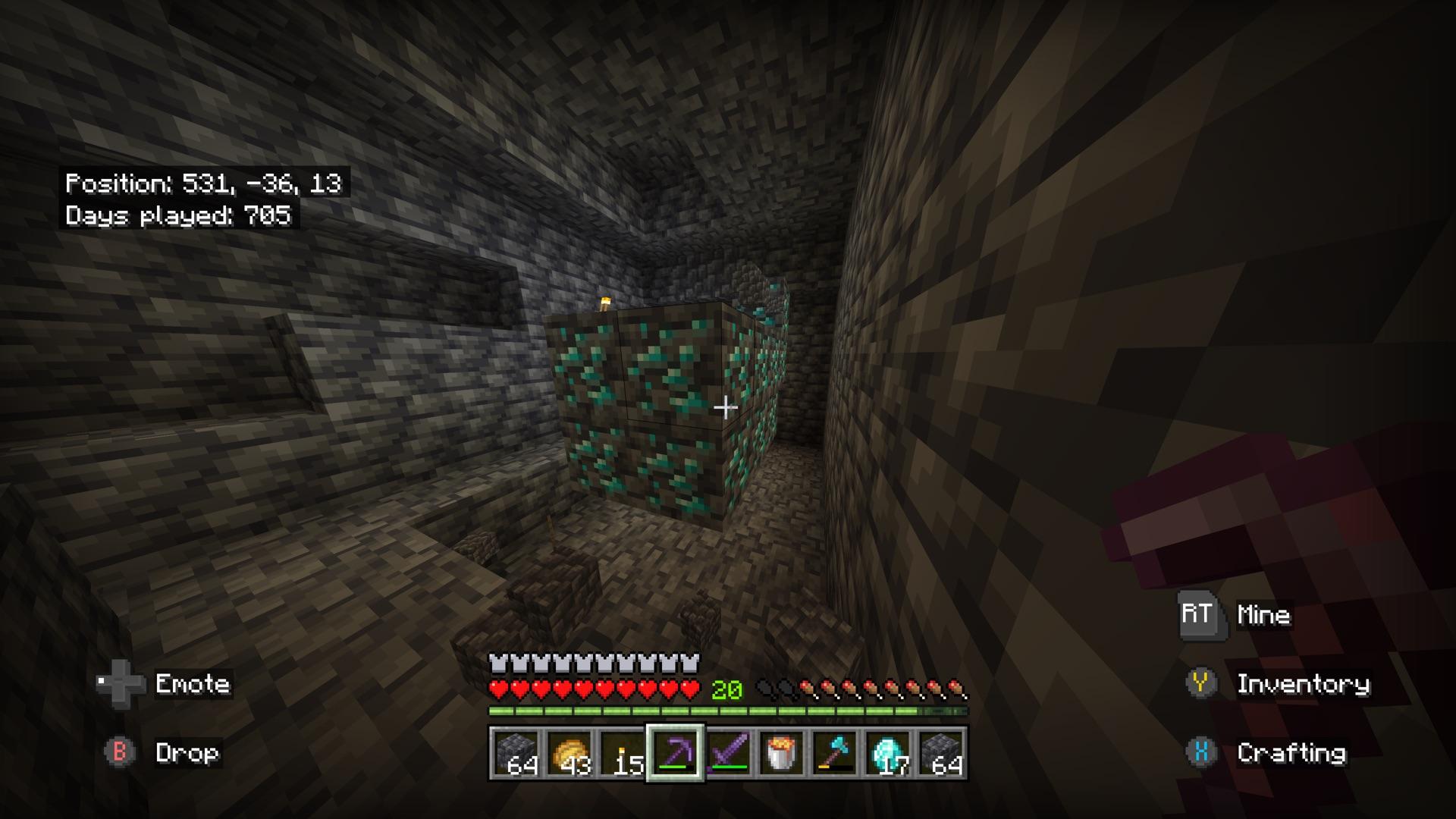Click the Days played counter text

tap(180, 219)
